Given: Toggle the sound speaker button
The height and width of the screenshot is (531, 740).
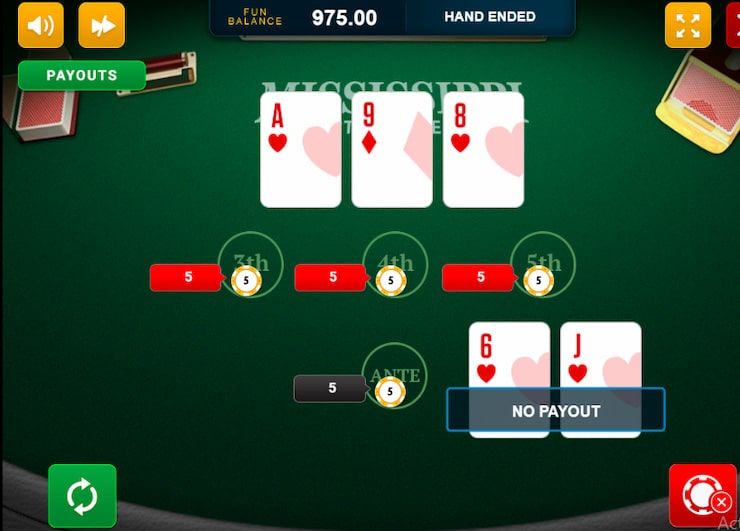Looking at the screenshot, I should pos(41,25).
